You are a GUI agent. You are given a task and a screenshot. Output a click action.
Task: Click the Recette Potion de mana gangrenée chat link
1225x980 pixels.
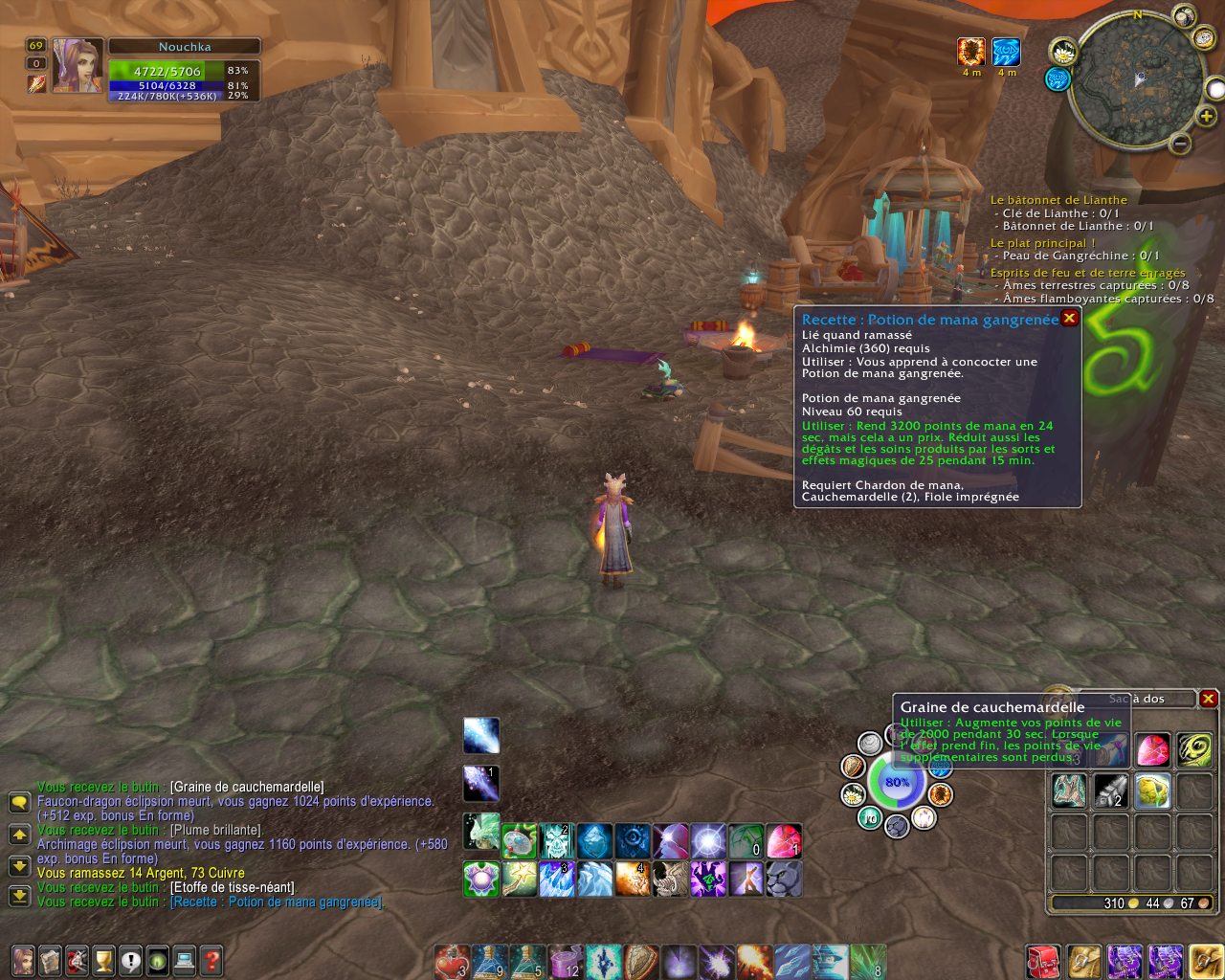[x=276, y=902]
